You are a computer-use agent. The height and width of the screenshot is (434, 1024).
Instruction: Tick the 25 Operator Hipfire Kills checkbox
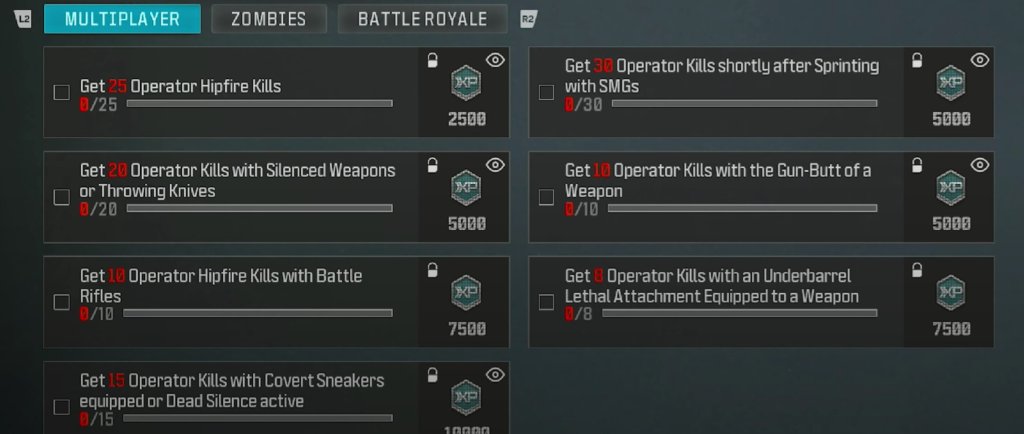(x=61, y=93)
